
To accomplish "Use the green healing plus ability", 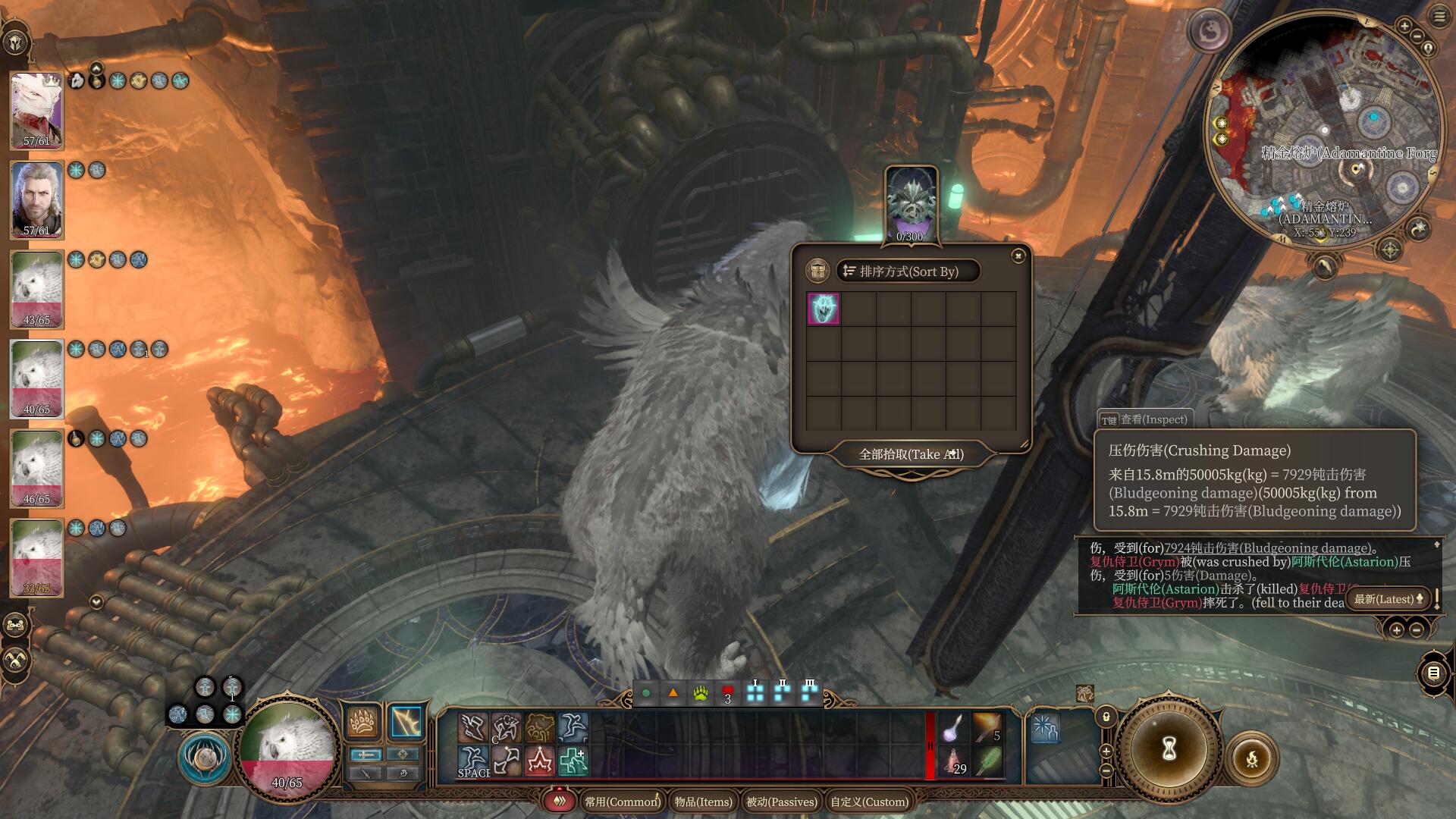I will point(573,761).
